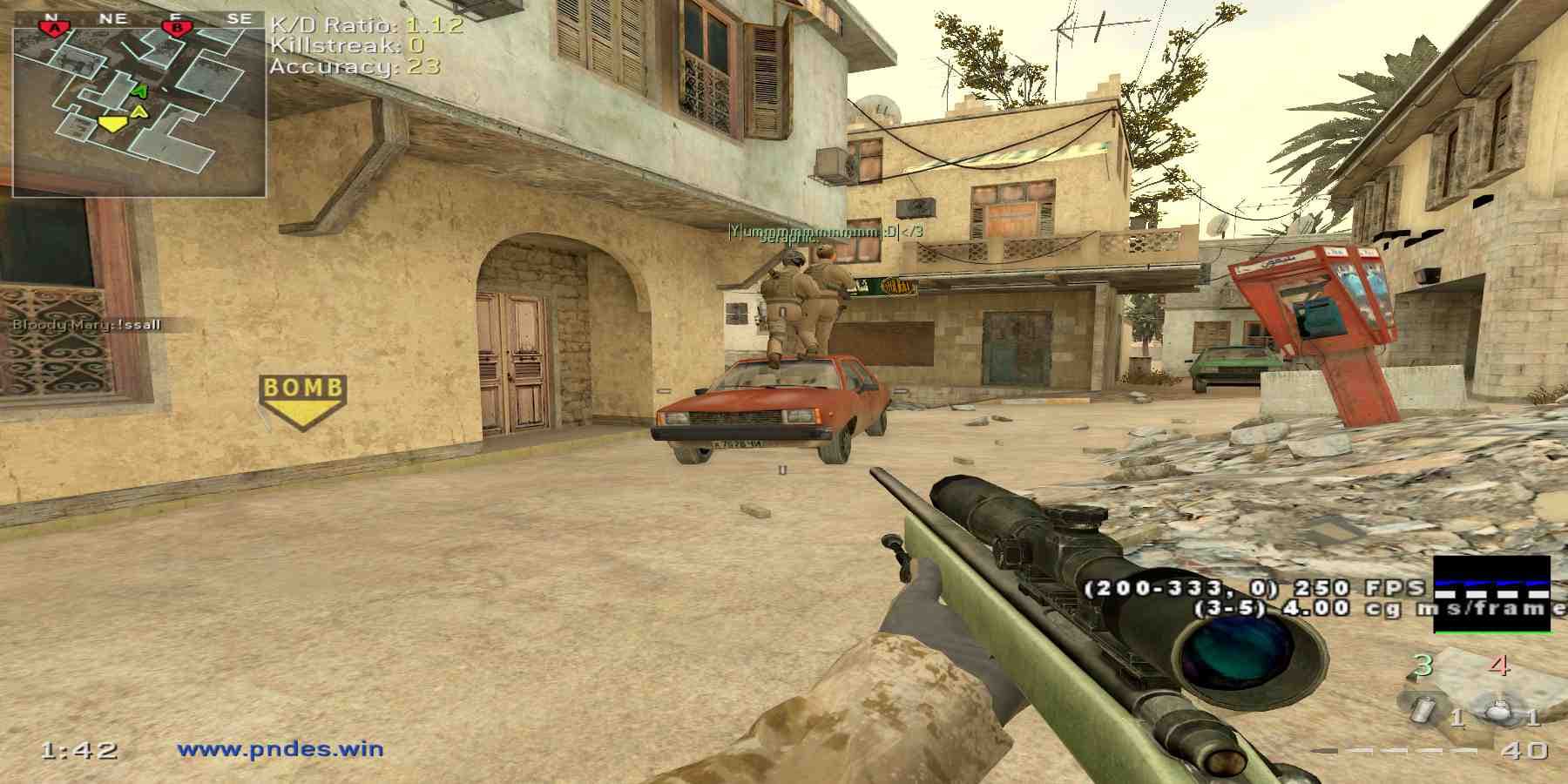
Task: Select the frag grenade icon
Action: pyautogui.click(x=1497, y=711)
